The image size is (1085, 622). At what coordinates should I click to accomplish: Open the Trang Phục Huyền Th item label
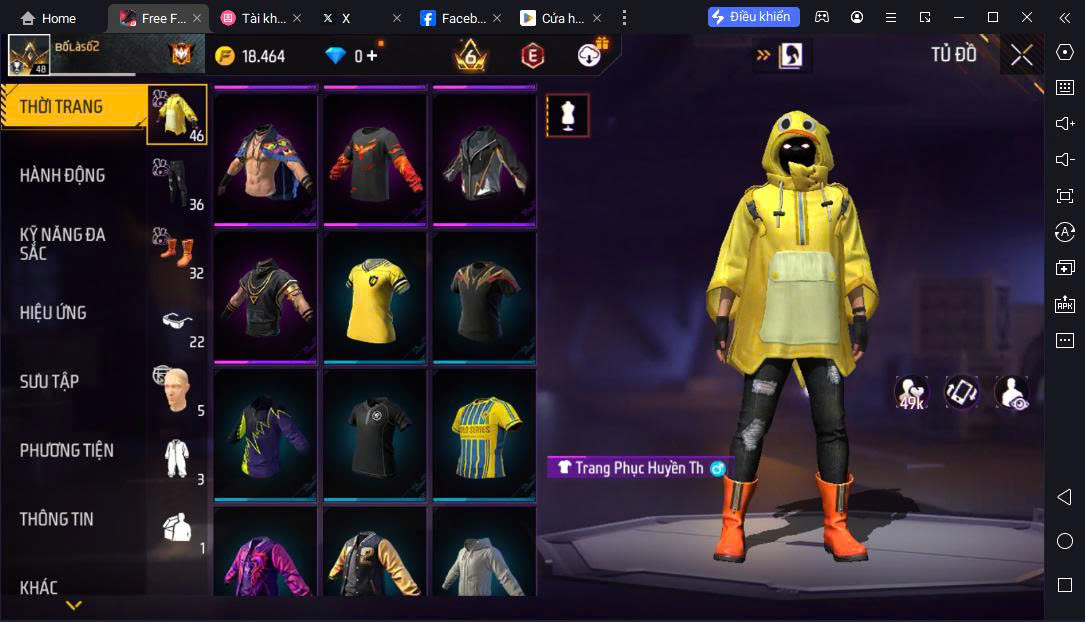click(640, 467)
